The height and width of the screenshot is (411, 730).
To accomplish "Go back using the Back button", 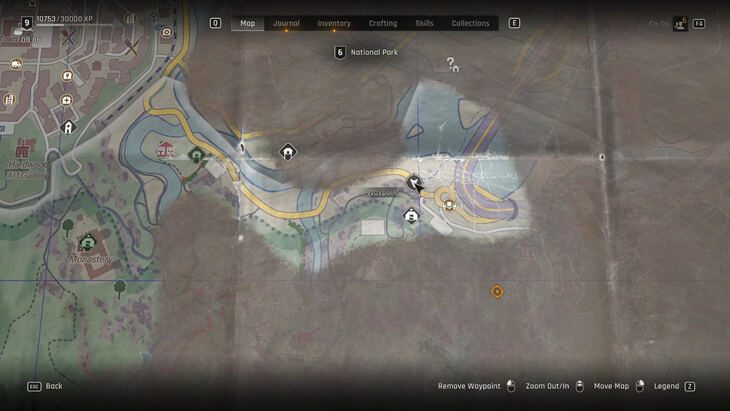I will (45, 386).
